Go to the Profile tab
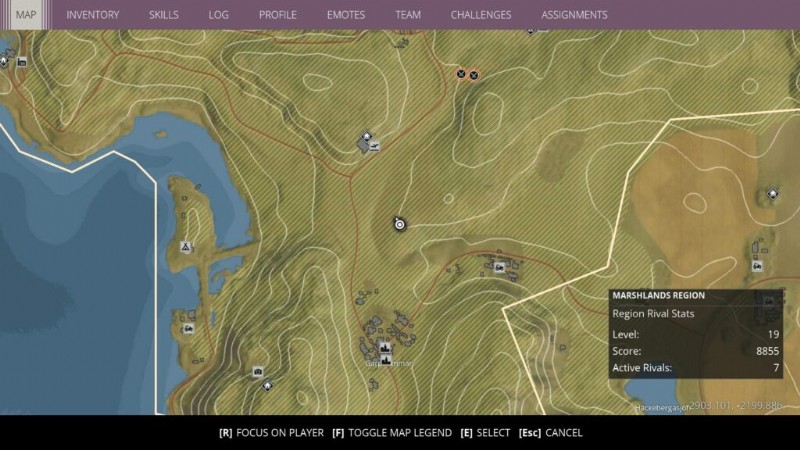Image resolution: width=800 pixels, height=450 pixels. (x=277, y=15)
